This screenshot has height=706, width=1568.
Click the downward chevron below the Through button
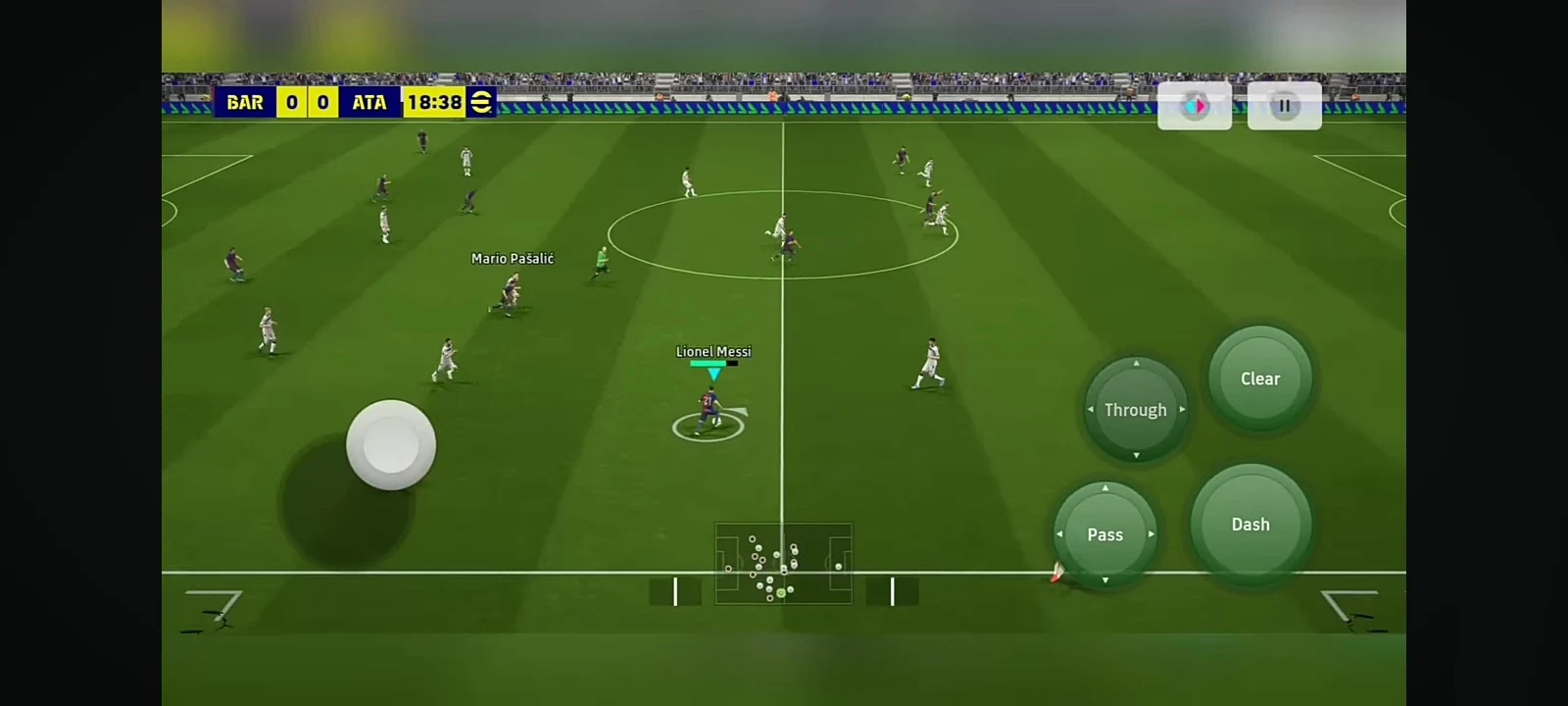pyautogui.click(x=1135, y=457)
